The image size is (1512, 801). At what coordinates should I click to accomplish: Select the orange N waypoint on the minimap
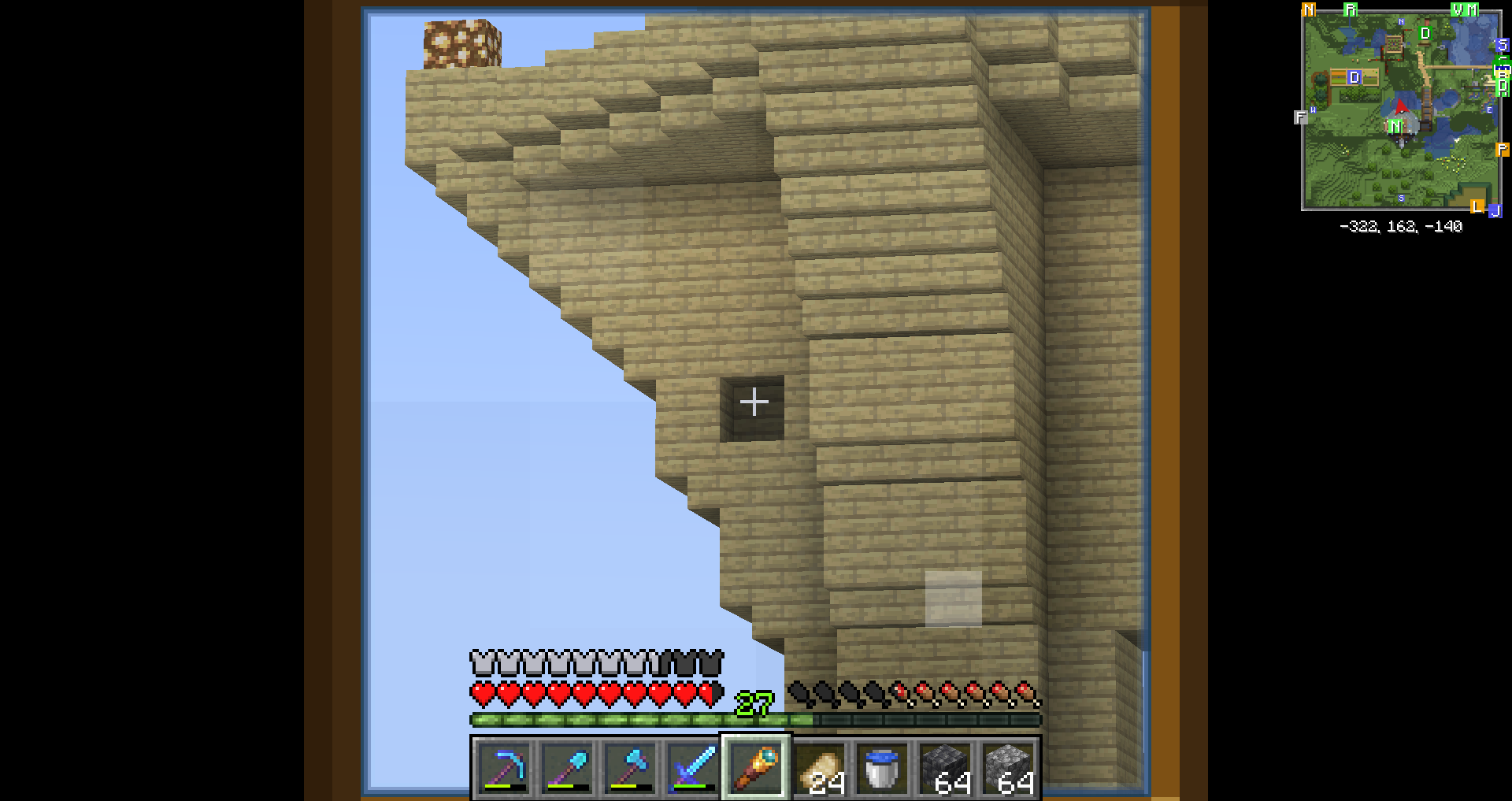tap(1309, 10)
